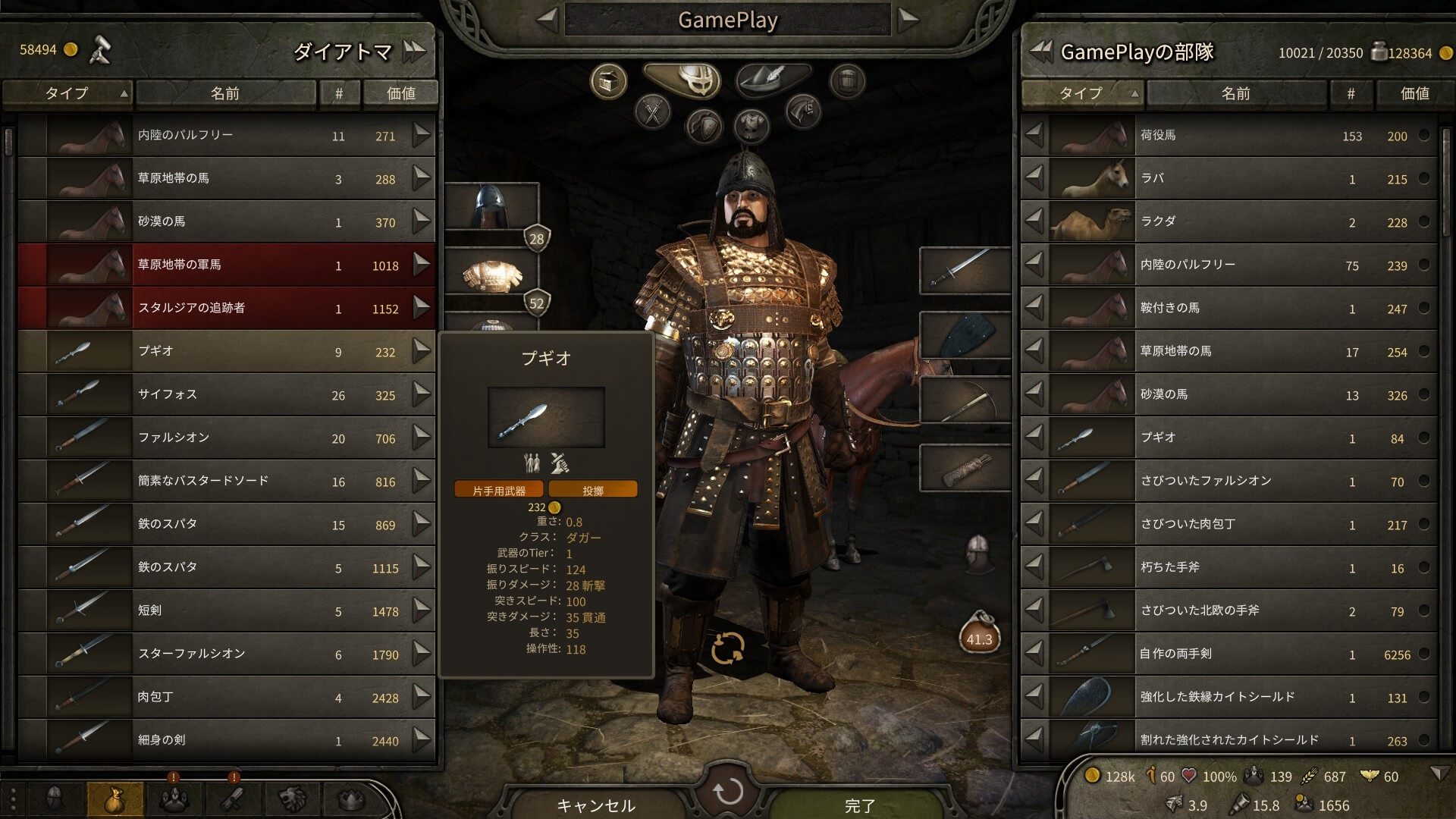Toggle the lock circle on ラクダ row
Screen dimensions: 1456x819
1424,221
